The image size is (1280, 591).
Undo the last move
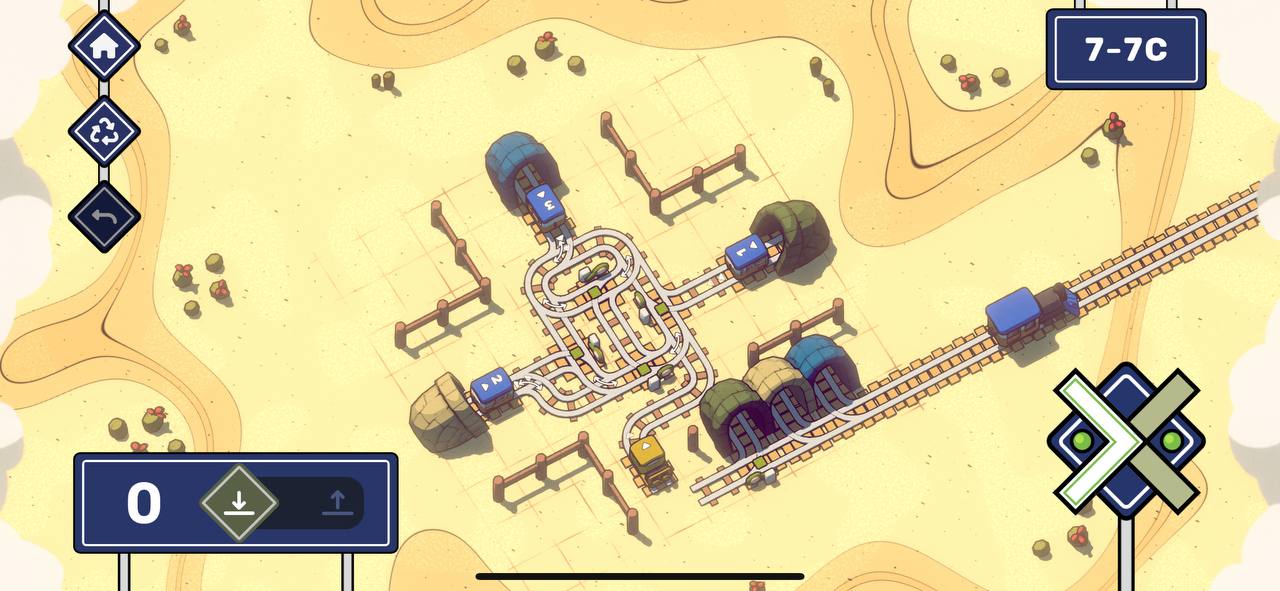[104, 216]
